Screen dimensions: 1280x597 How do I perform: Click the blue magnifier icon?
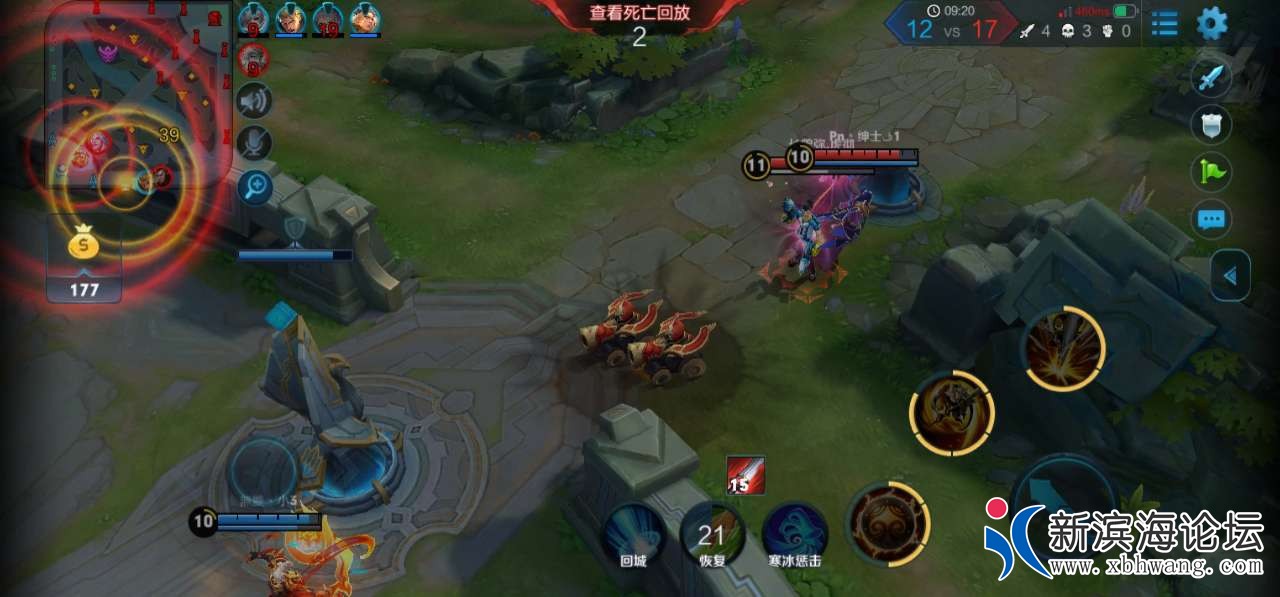(x=255, y=186)
